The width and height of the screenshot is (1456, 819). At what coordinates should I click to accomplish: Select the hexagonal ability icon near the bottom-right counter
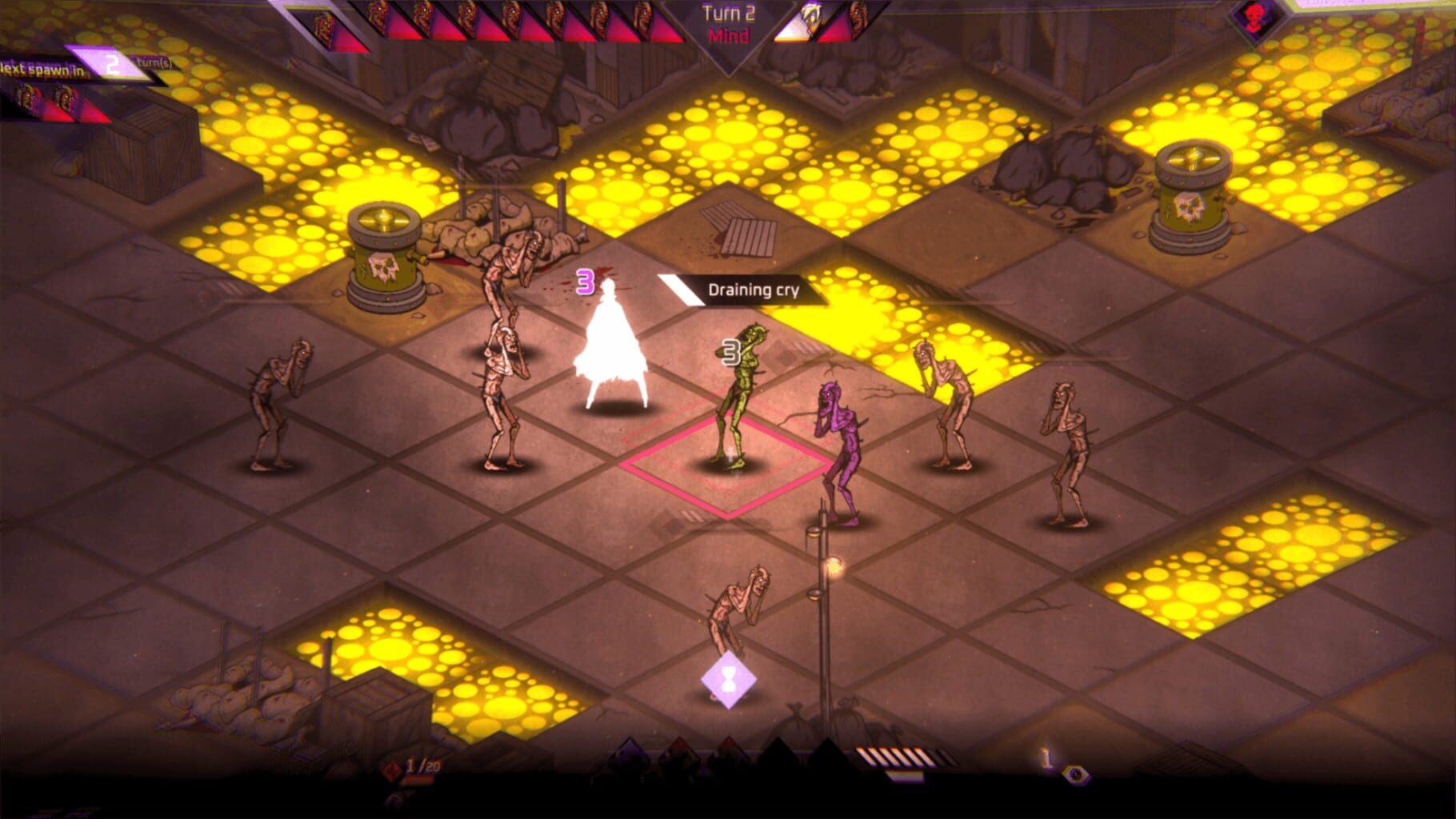(1076, 776)
